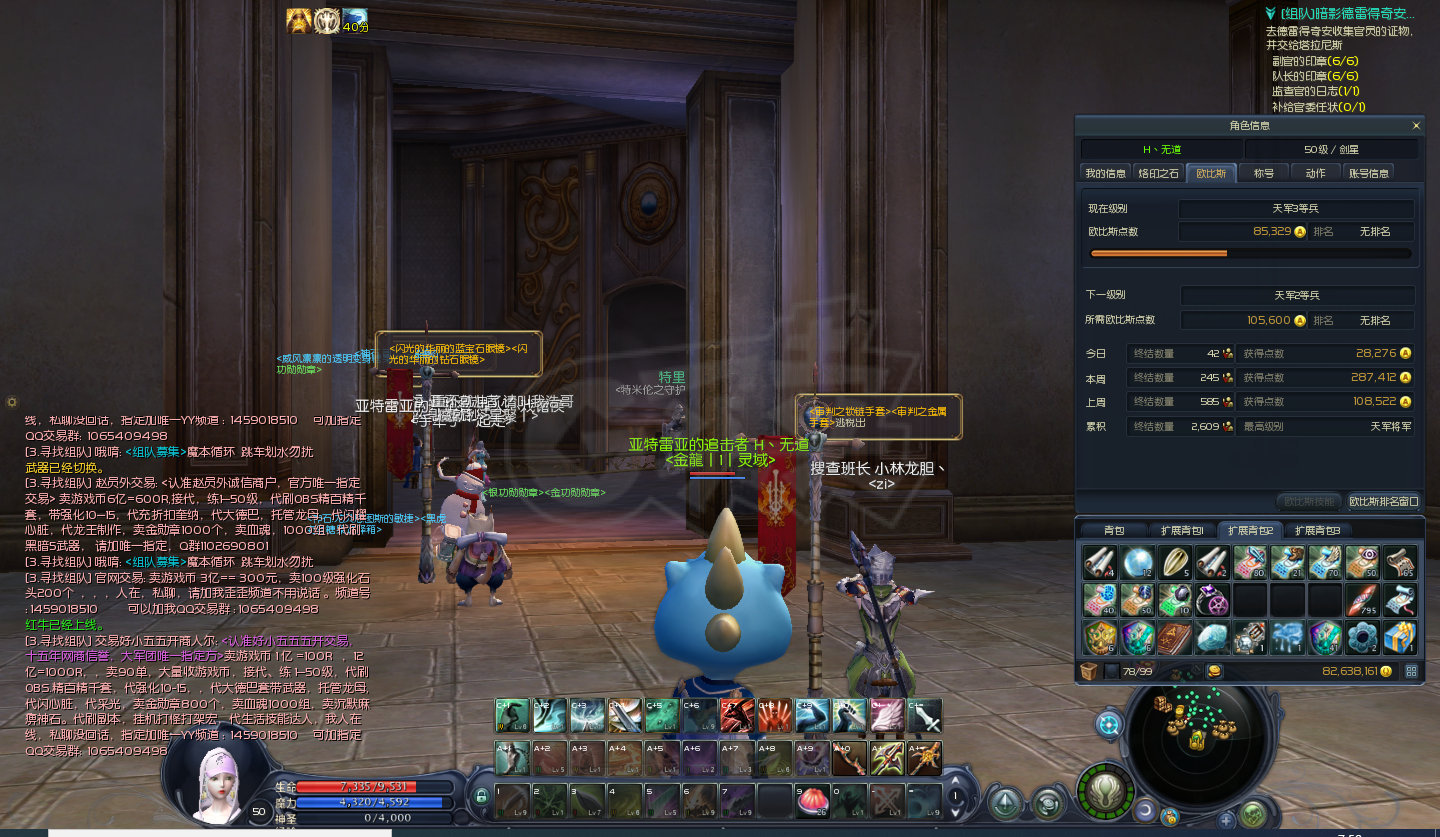Switch to the 背包 inventory tab
Image resolution: width=1440 pixels, height=837 pixels.
(x=1113, y=530)
